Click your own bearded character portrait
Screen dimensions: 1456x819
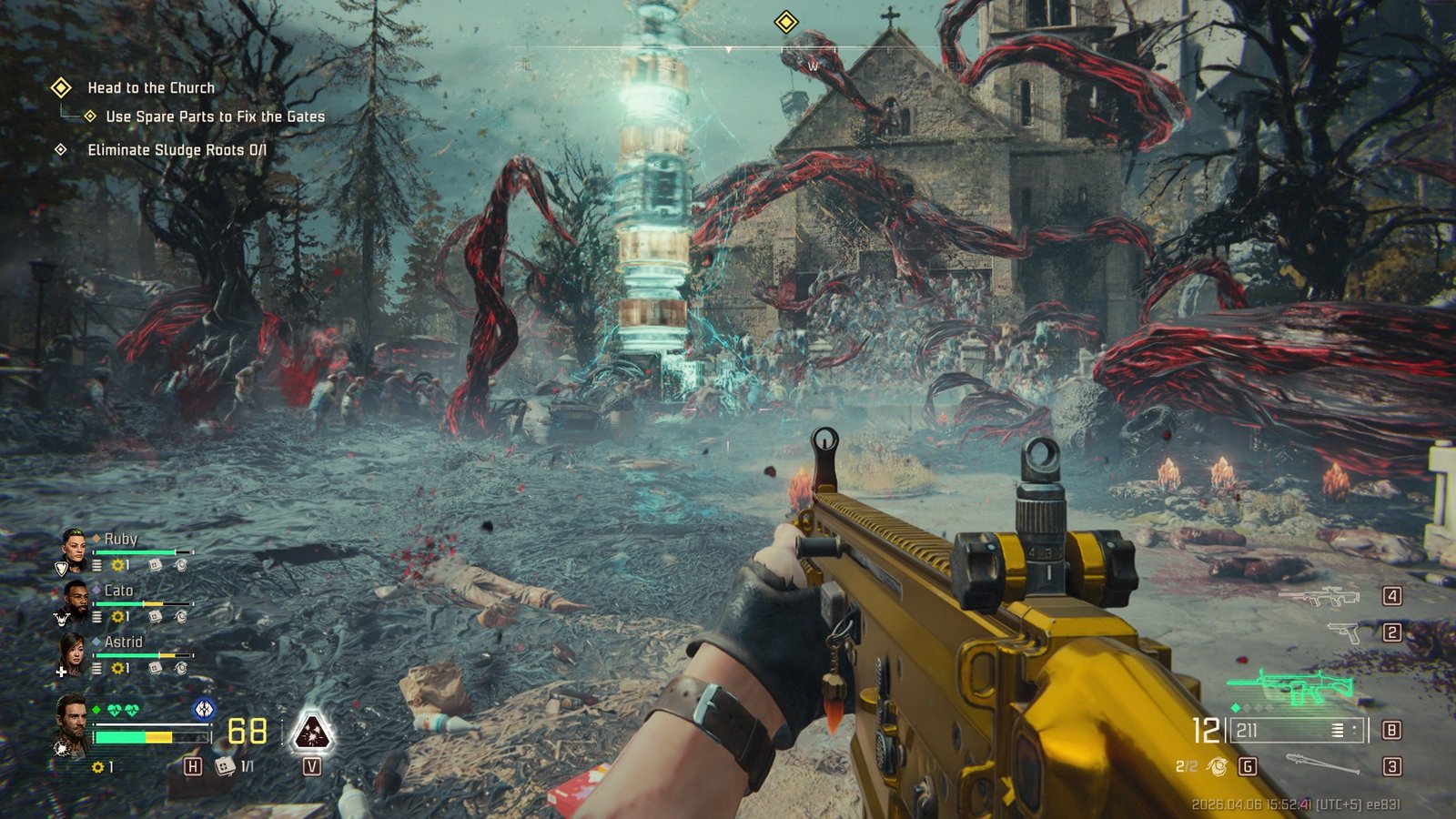tap(72, 723)
